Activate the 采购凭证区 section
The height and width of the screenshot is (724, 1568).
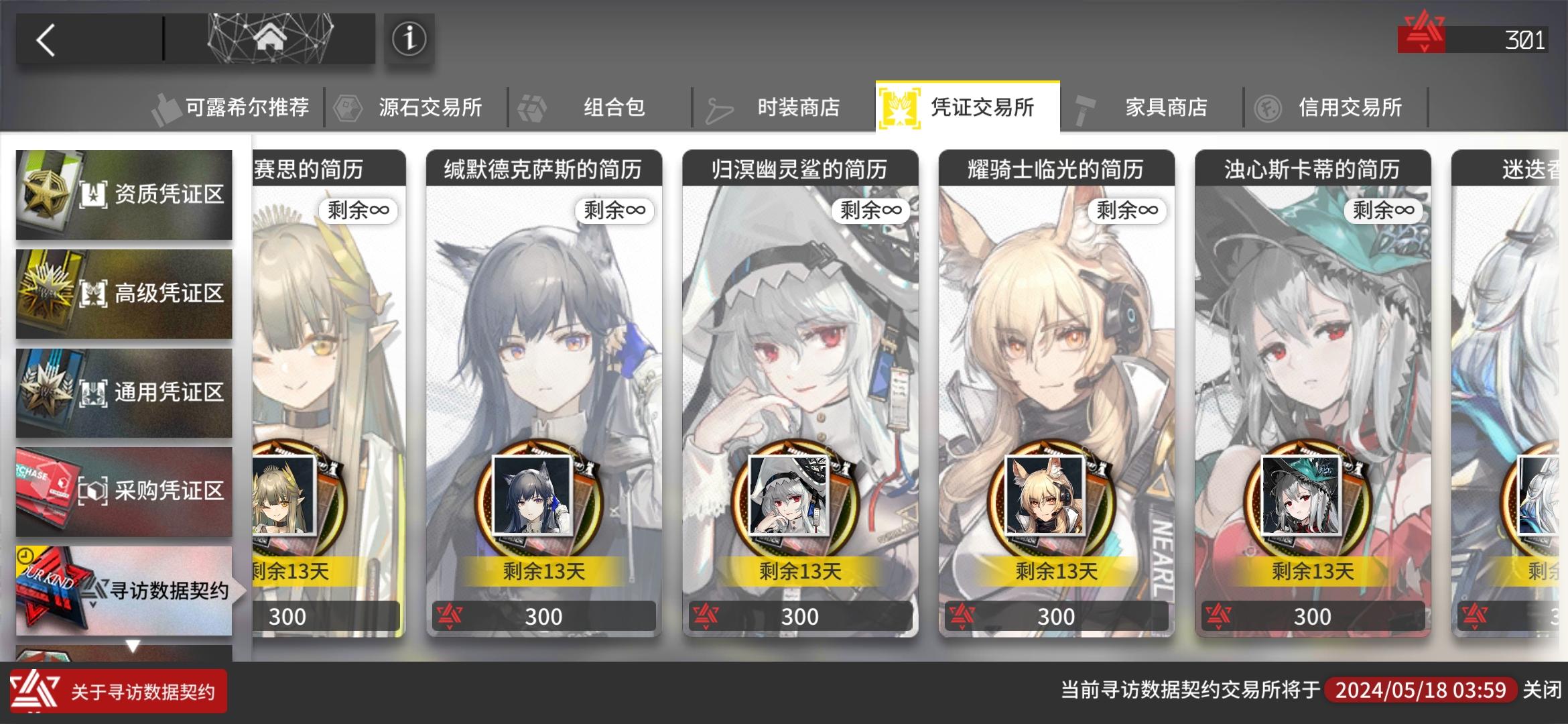[x=124, y=490]
